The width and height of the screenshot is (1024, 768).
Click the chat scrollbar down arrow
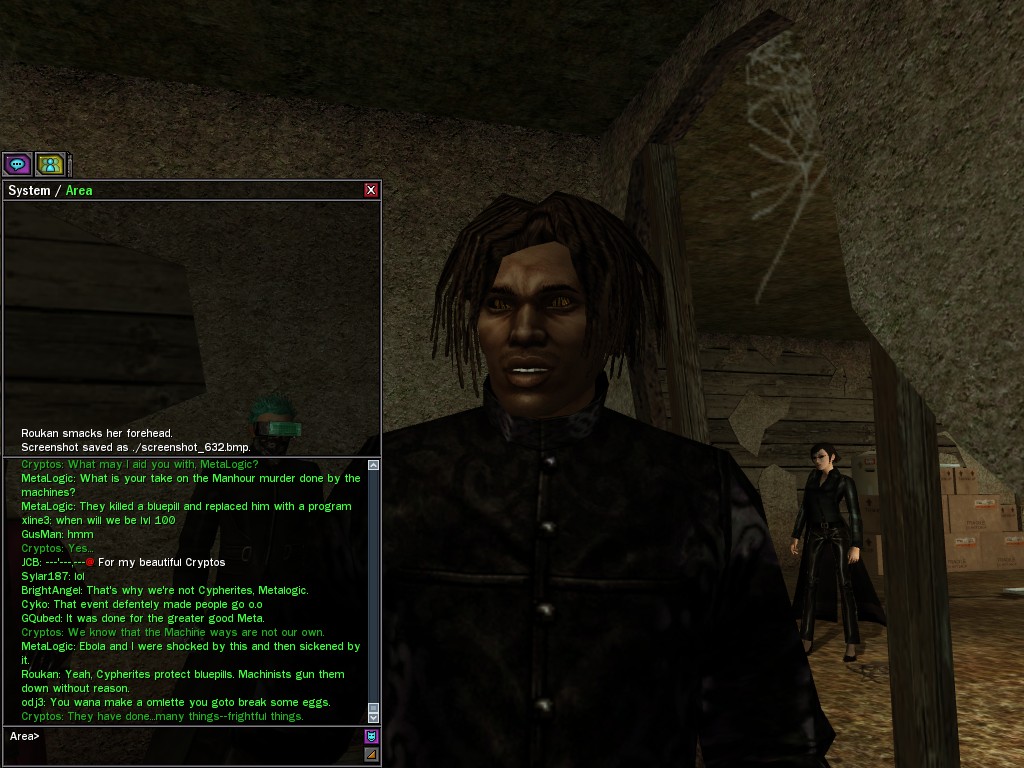[x=373, y=717]
